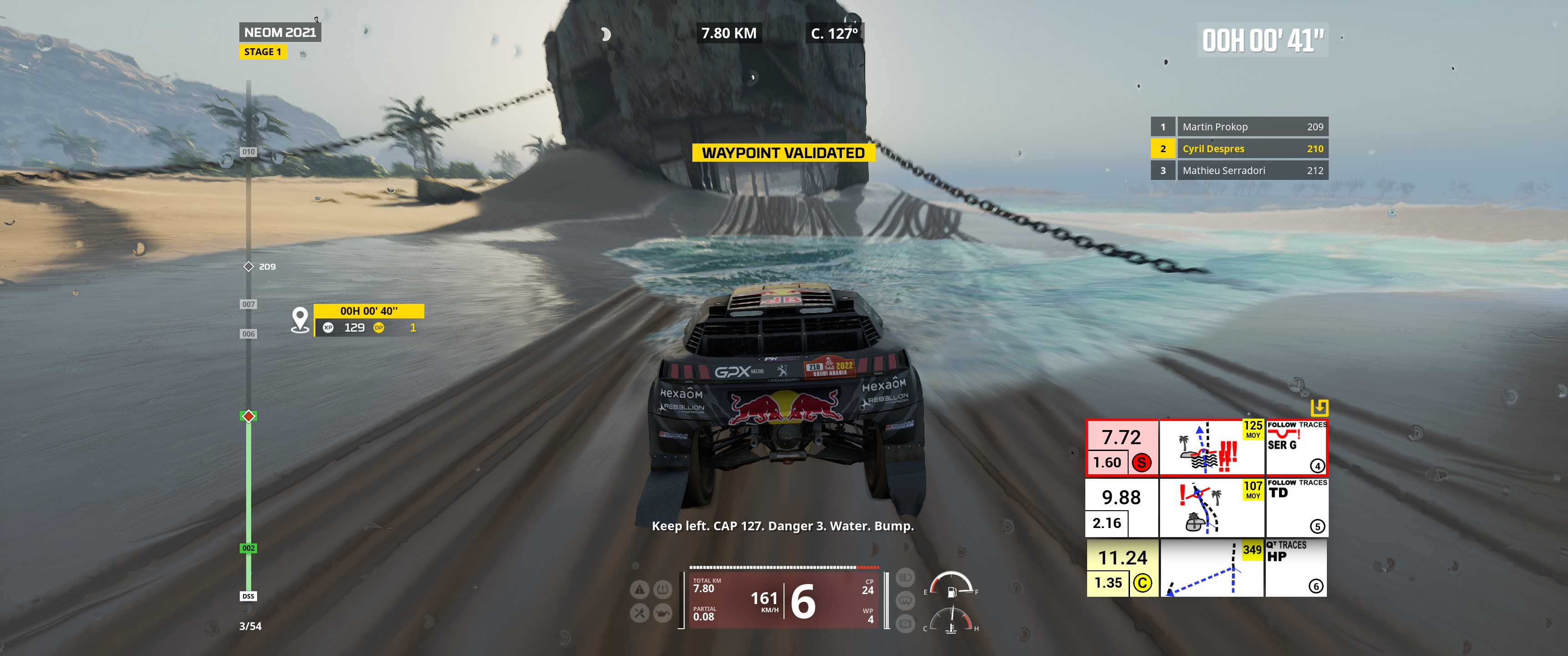The height and width of the screenshot is (656, 1568).
Task: Click the red diamond player marker on progress bar
Action: tap(248, 416)
